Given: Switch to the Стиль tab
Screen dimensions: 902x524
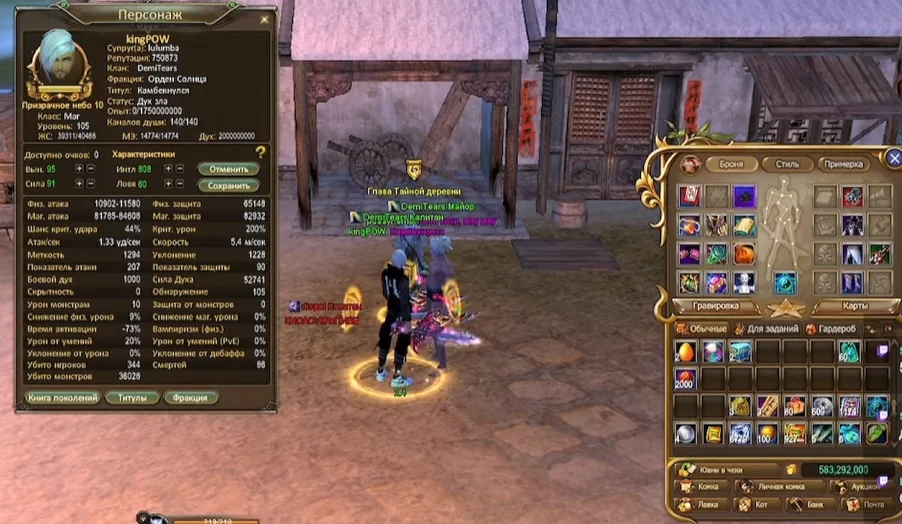Looking at the screenshot, I should [787, 164].
